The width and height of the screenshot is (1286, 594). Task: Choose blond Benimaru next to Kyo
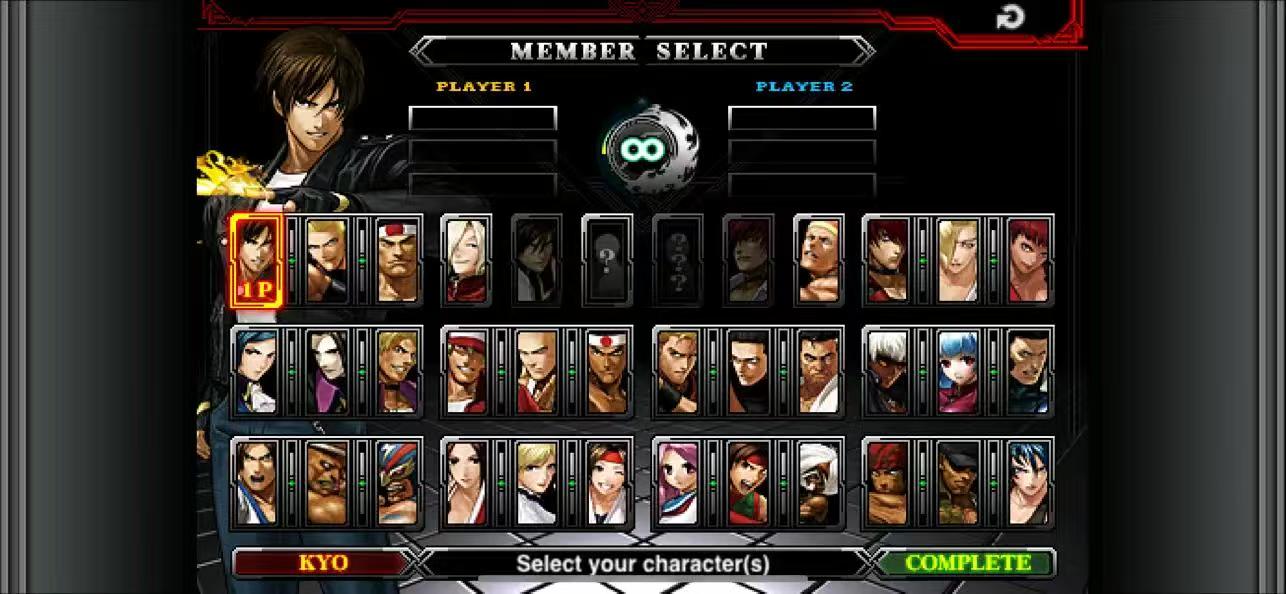tap(327, 260)
